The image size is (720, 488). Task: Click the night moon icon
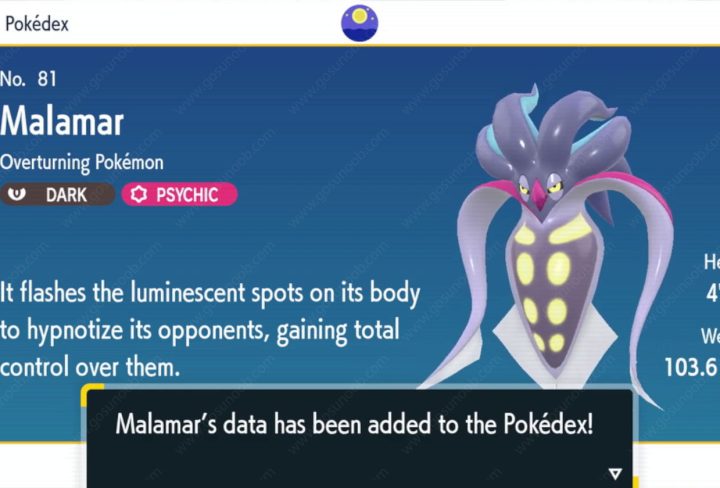[359, 22]
